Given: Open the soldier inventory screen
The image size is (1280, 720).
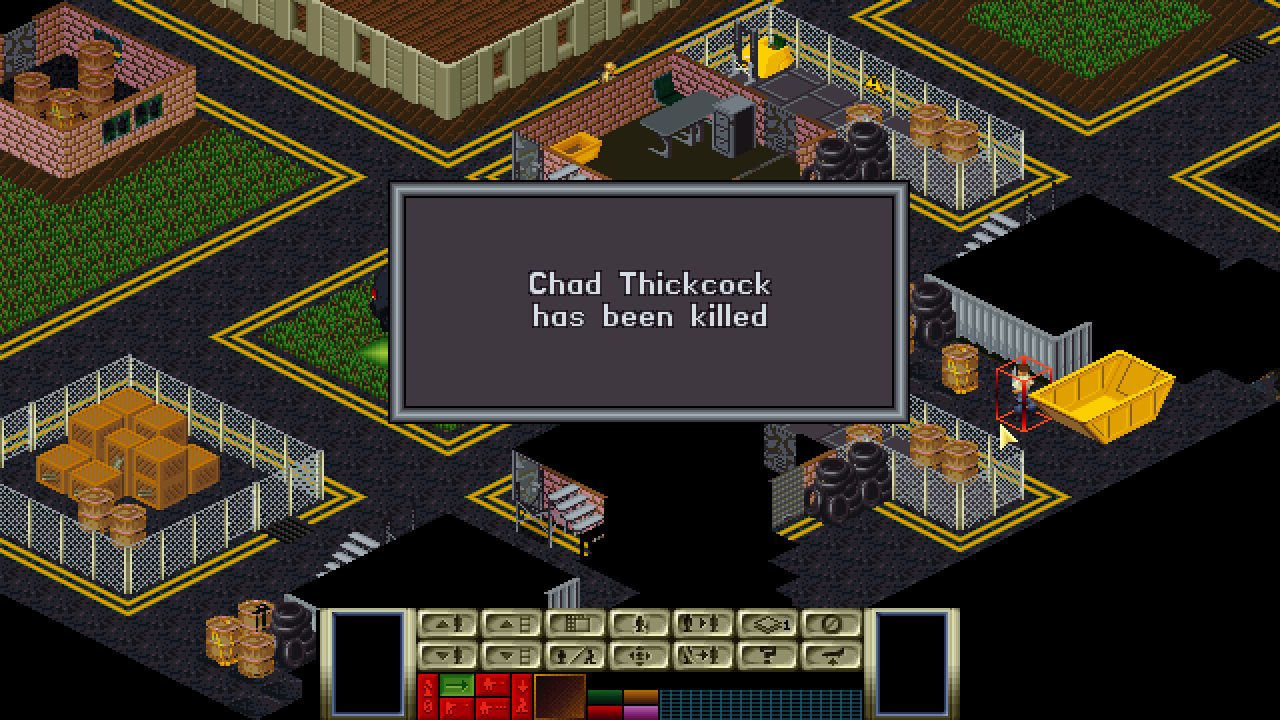Looking at the screenshot, I should [574, 656].
